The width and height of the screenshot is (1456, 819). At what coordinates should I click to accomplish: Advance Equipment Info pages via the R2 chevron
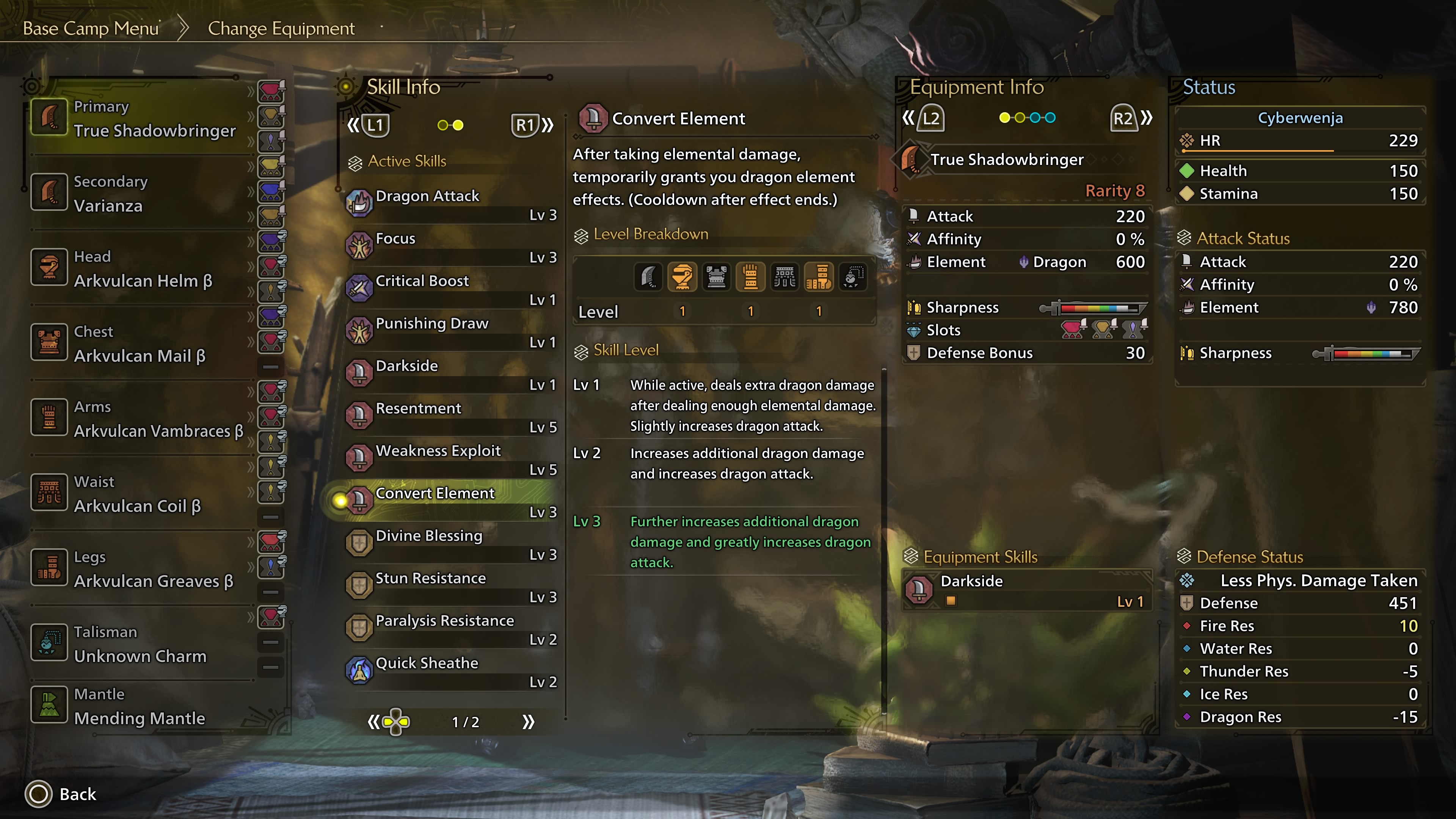coord(1147,118)
